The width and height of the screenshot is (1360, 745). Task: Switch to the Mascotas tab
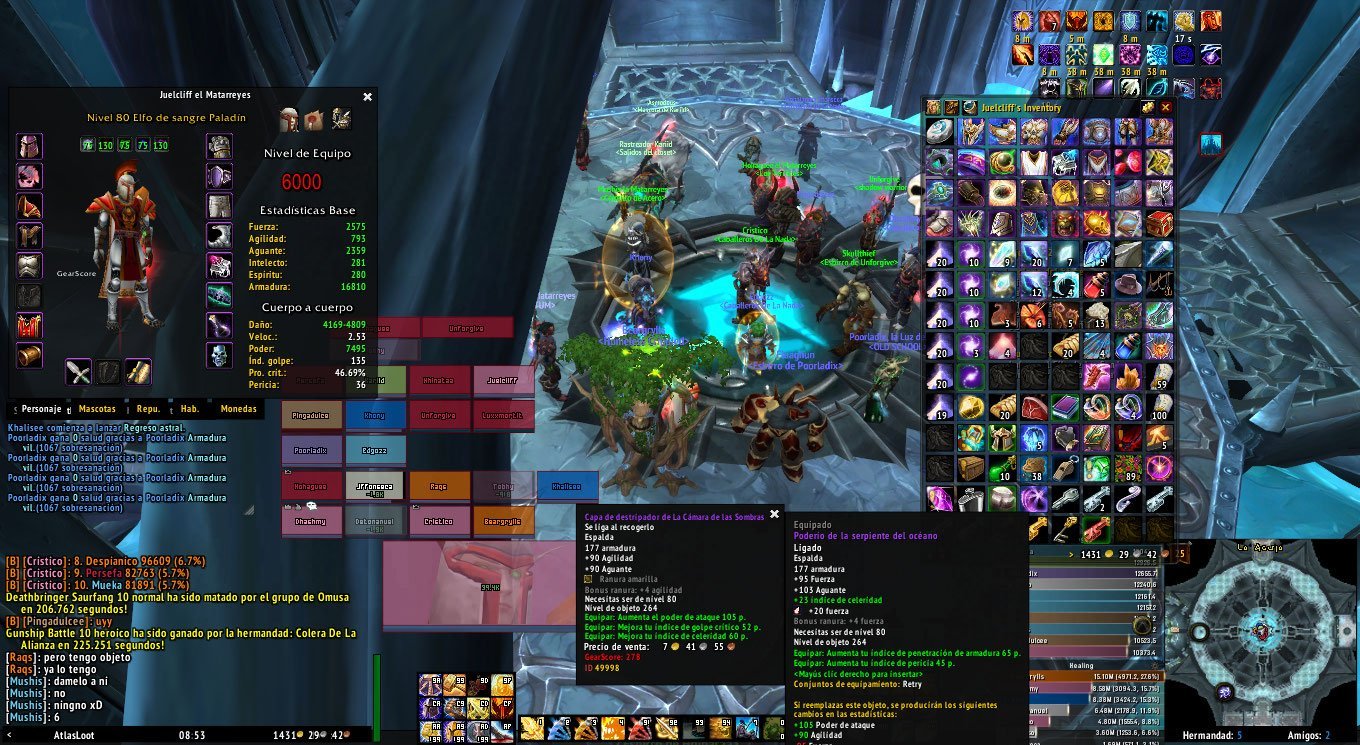[97, 409]
